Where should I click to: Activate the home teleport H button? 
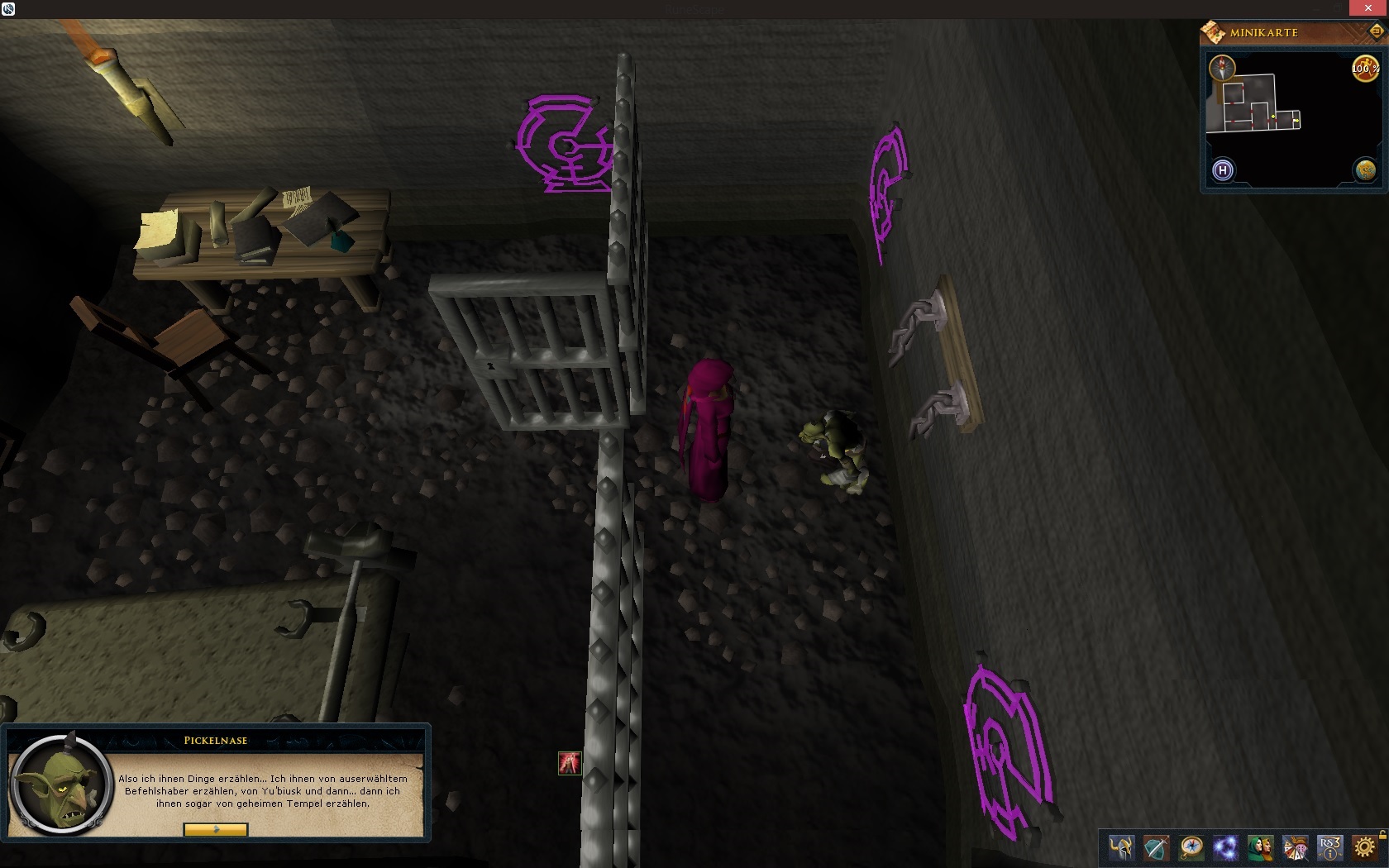(x=1222, y=170)
